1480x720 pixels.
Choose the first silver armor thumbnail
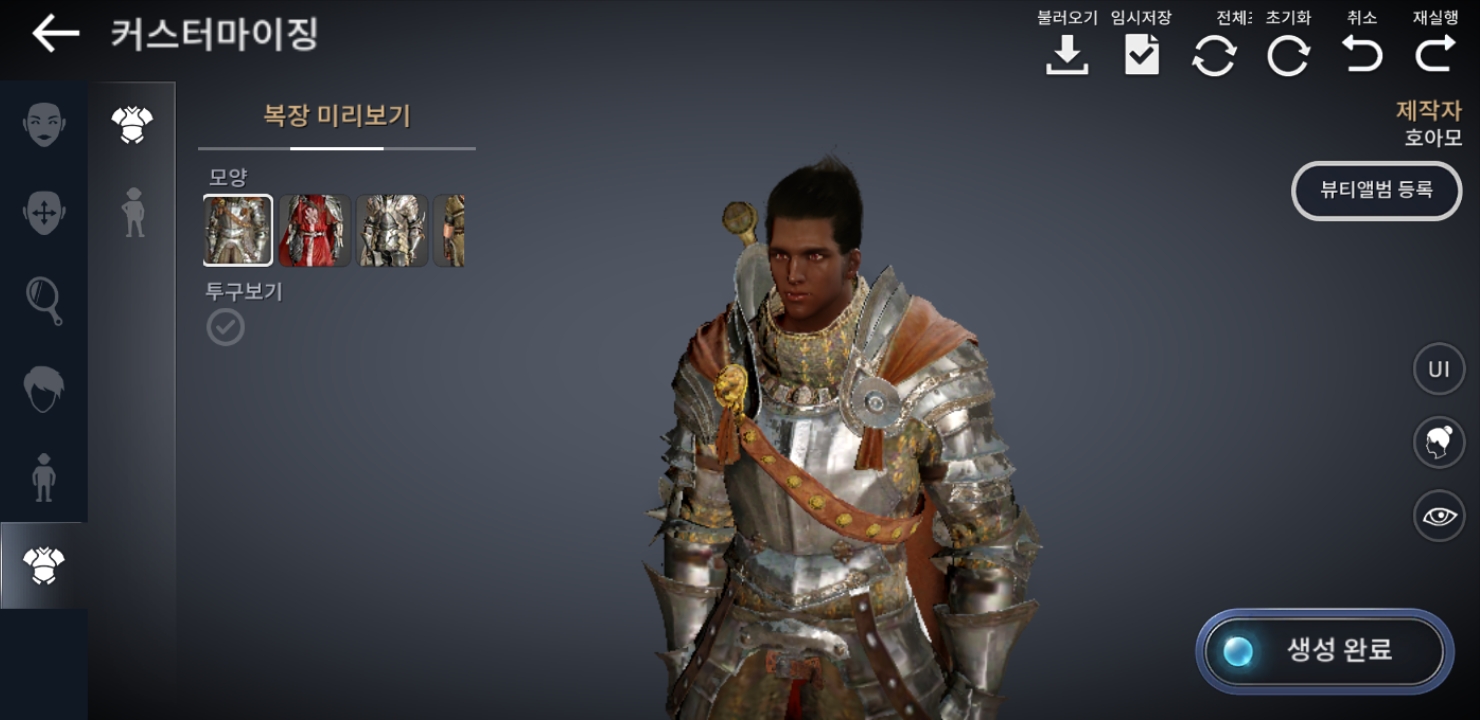pos(238,230)
